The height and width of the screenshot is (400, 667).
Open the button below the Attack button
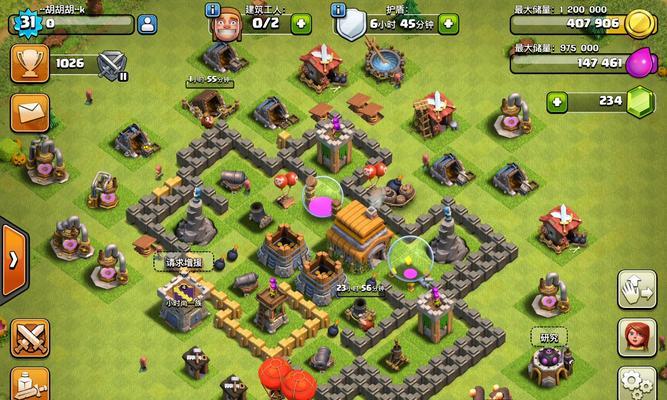[28, 385]
